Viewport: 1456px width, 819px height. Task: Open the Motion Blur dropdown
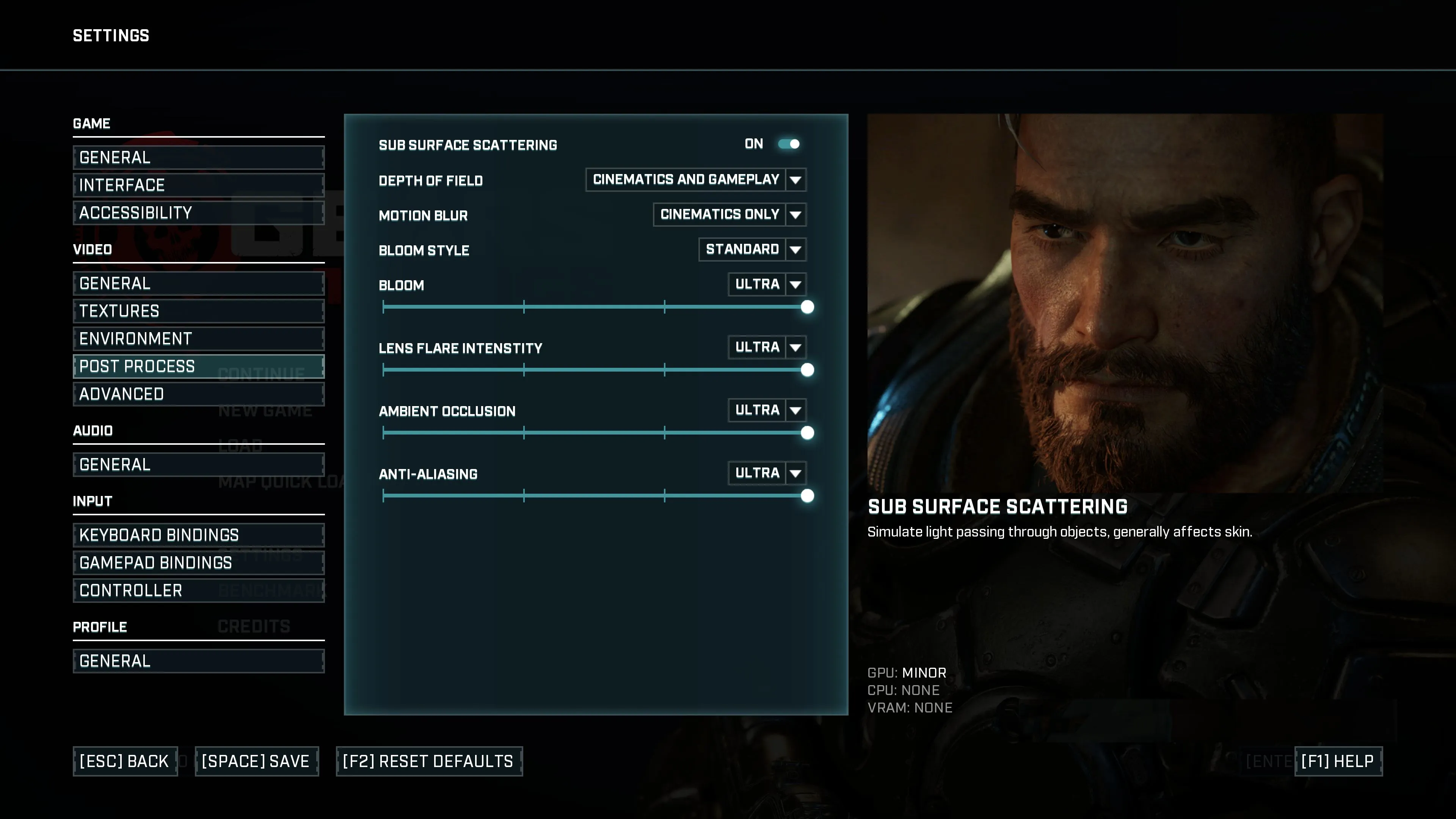point(729,215)
